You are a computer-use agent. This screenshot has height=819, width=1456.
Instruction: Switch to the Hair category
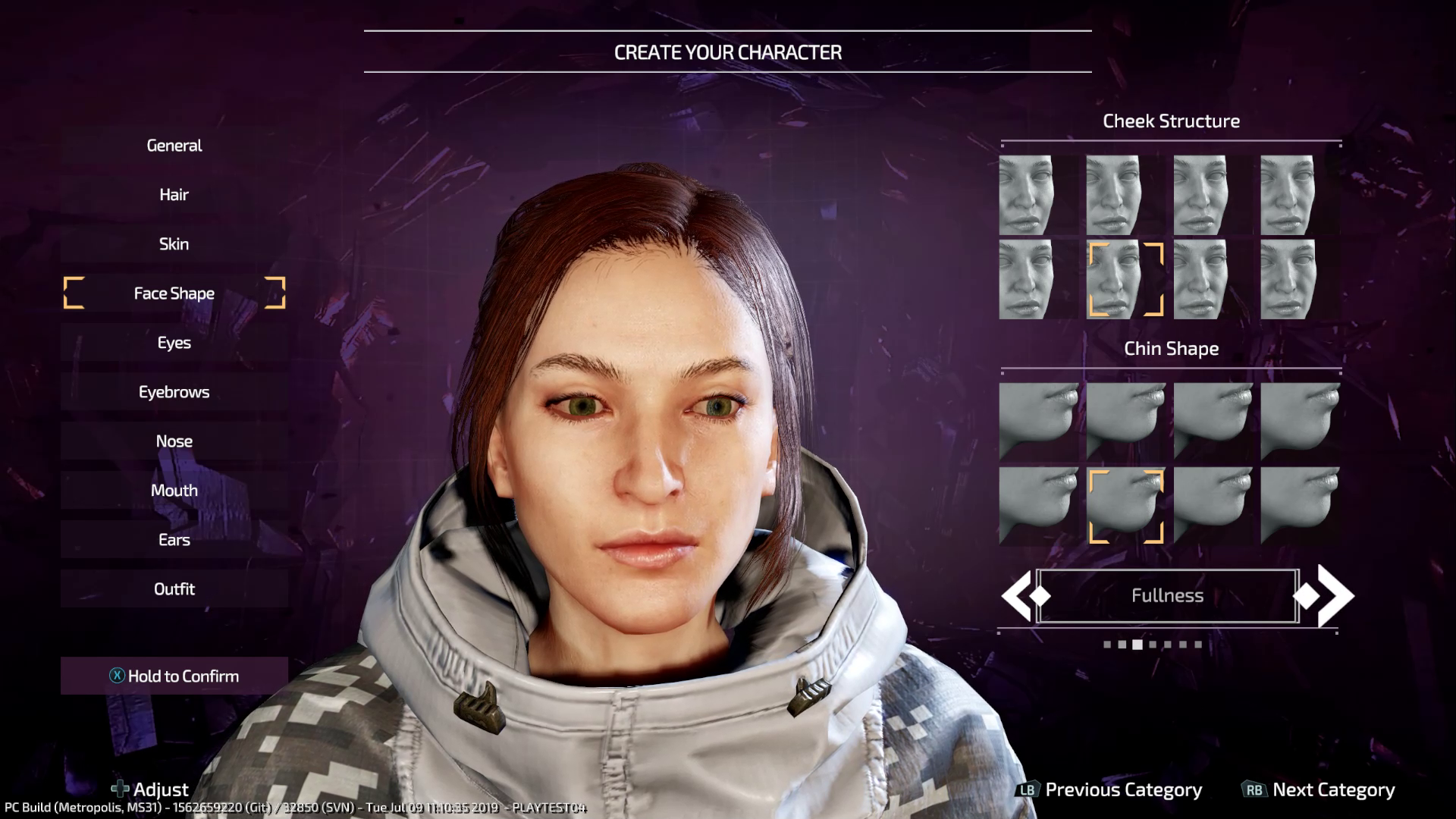point(174,195)
